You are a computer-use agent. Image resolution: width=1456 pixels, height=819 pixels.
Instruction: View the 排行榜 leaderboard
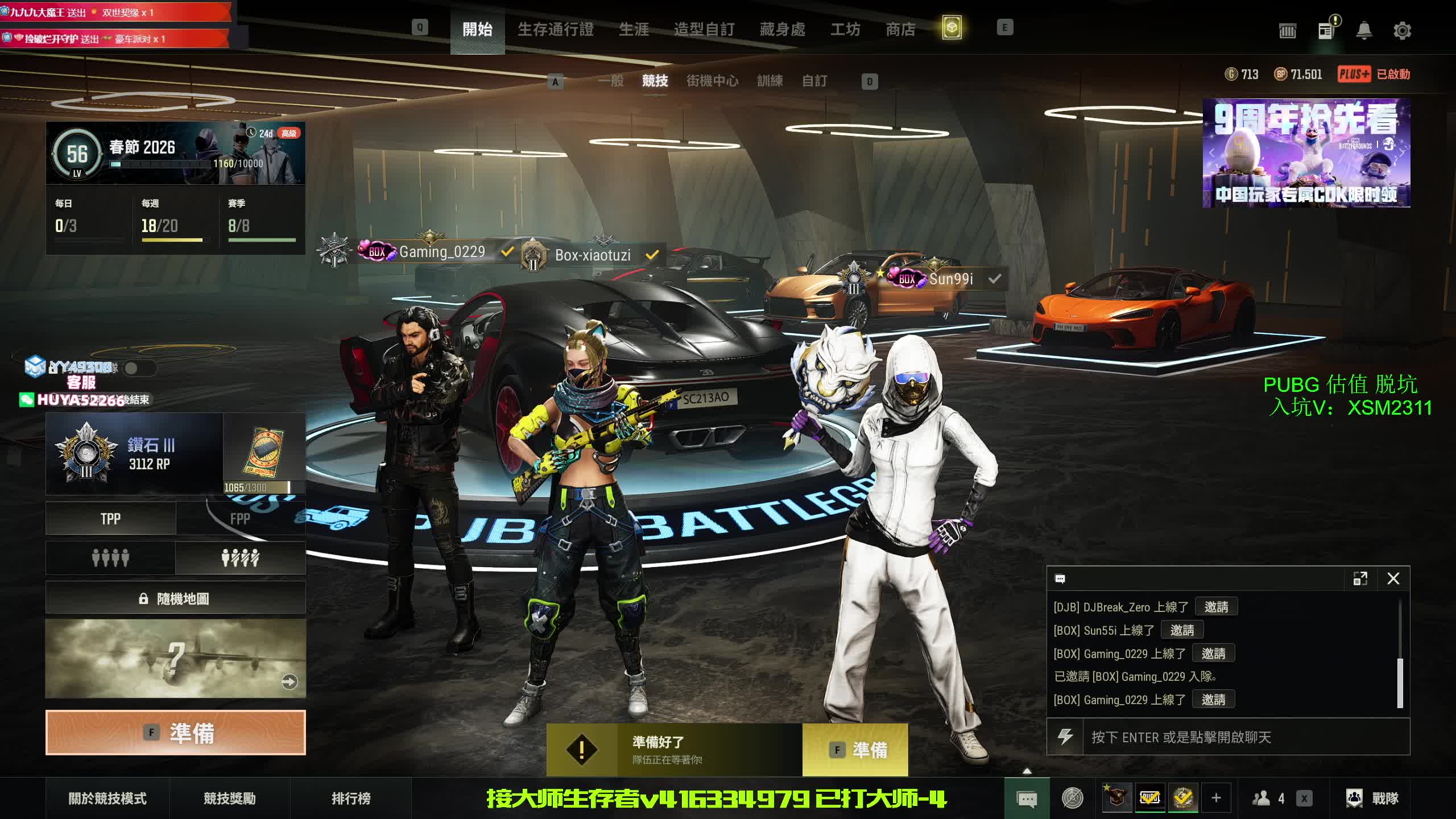pos(351,799)
